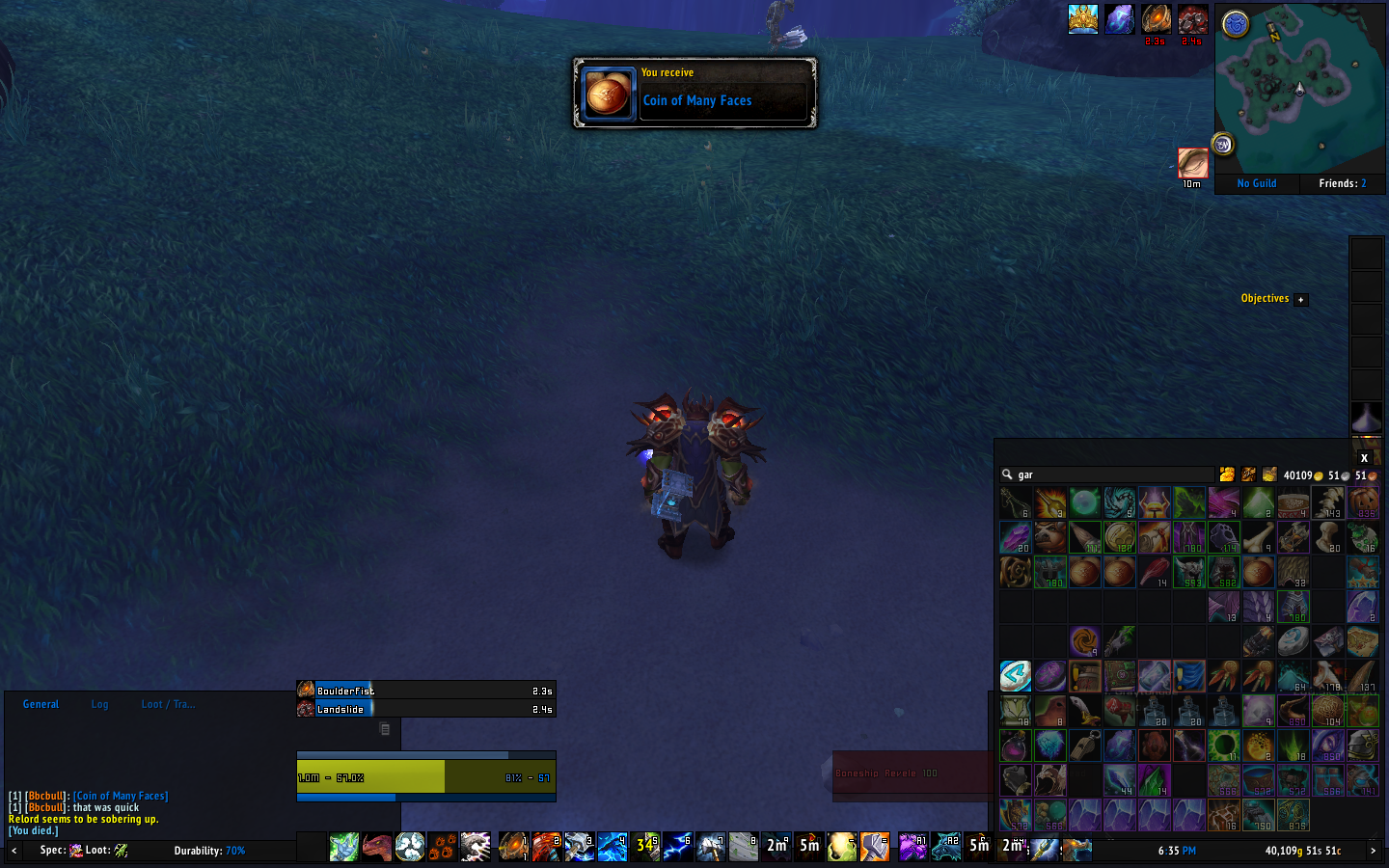The width and height of the screenshot is (1389, 868).
Task: Open the Log chat tab
Action: (x=99, y=704)
